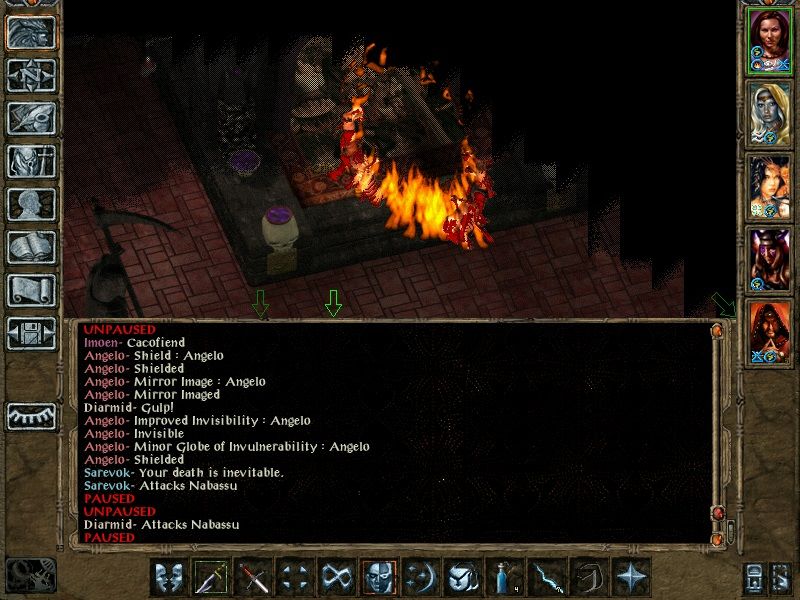
Task: Select the dark-haired woman party portrait
Action: click(x=770, y=186)
